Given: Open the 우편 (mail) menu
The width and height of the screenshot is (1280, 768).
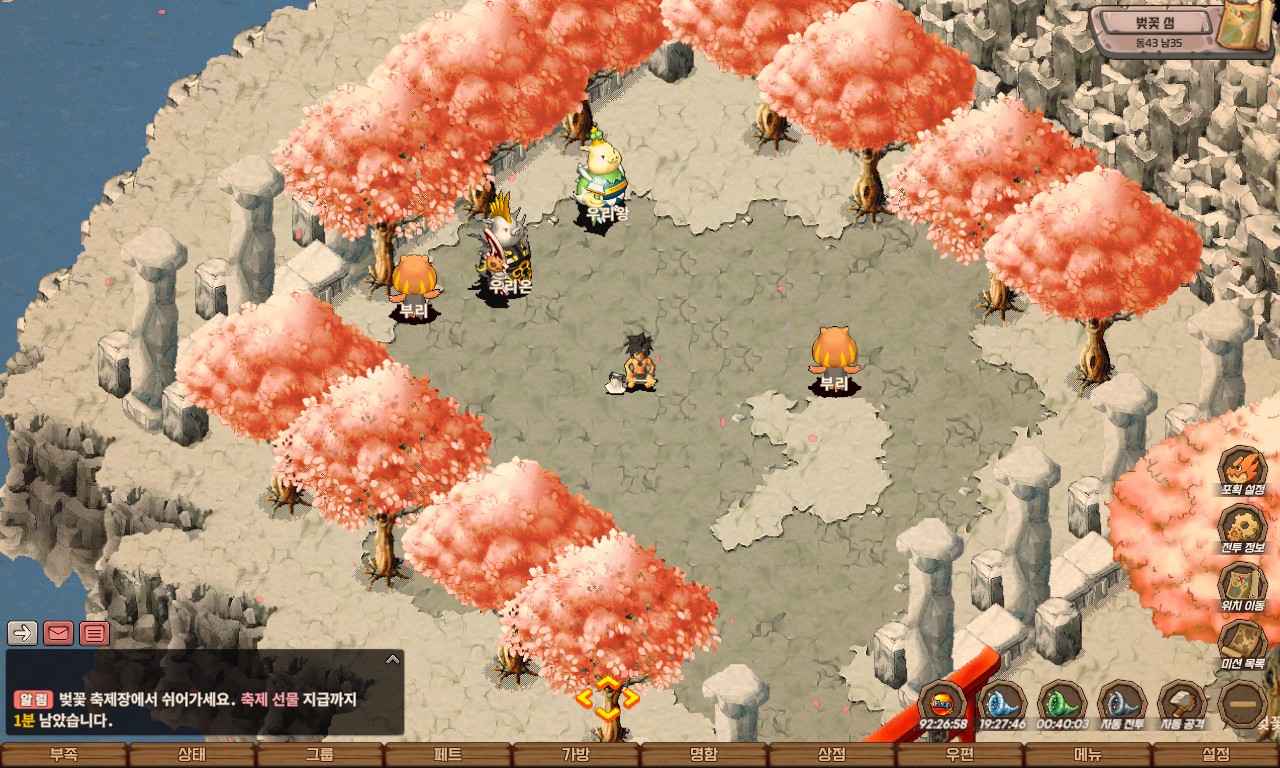Looking at the screenshot, I should click(x=959, y=755).
